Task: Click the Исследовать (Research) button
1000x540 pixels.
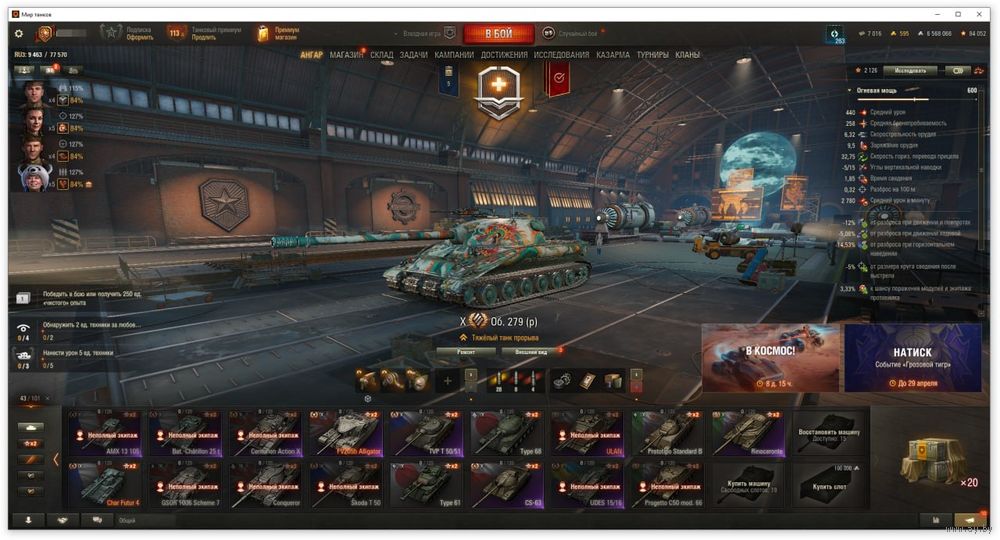Action: 910,71
